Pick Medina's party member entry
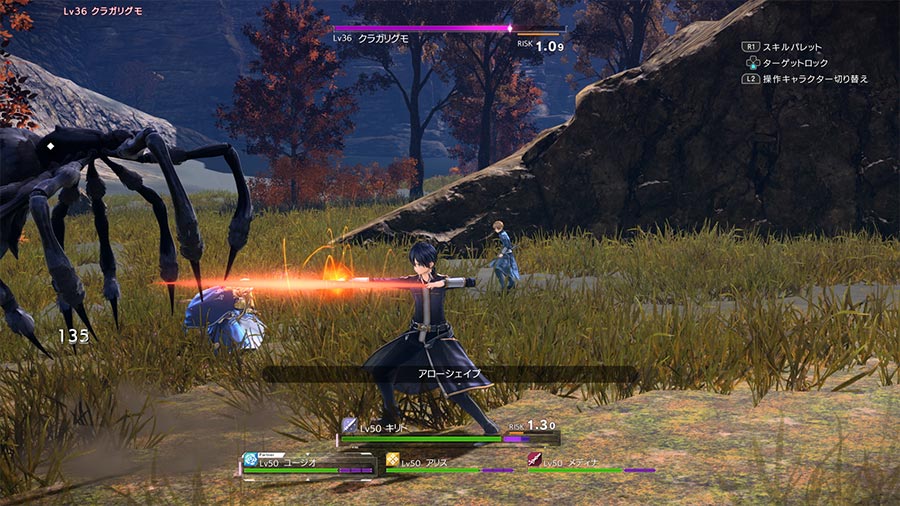Viewport: 900px width, 506px height. click(590, 463)
